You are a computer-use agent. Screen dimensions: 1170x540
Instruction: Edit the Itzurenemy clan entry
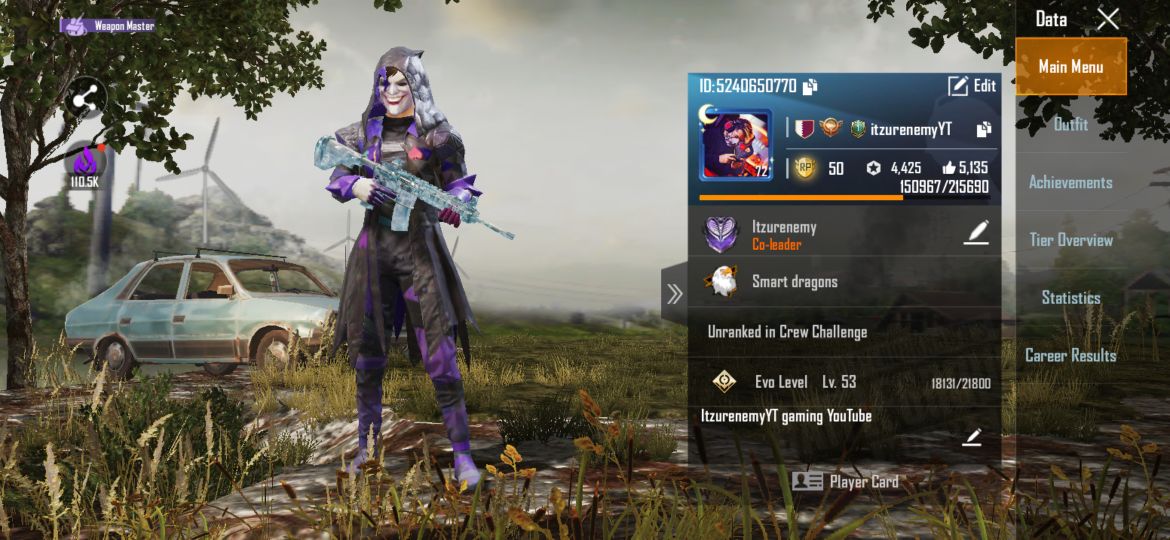pyautogui.click(x=976, y=233)
